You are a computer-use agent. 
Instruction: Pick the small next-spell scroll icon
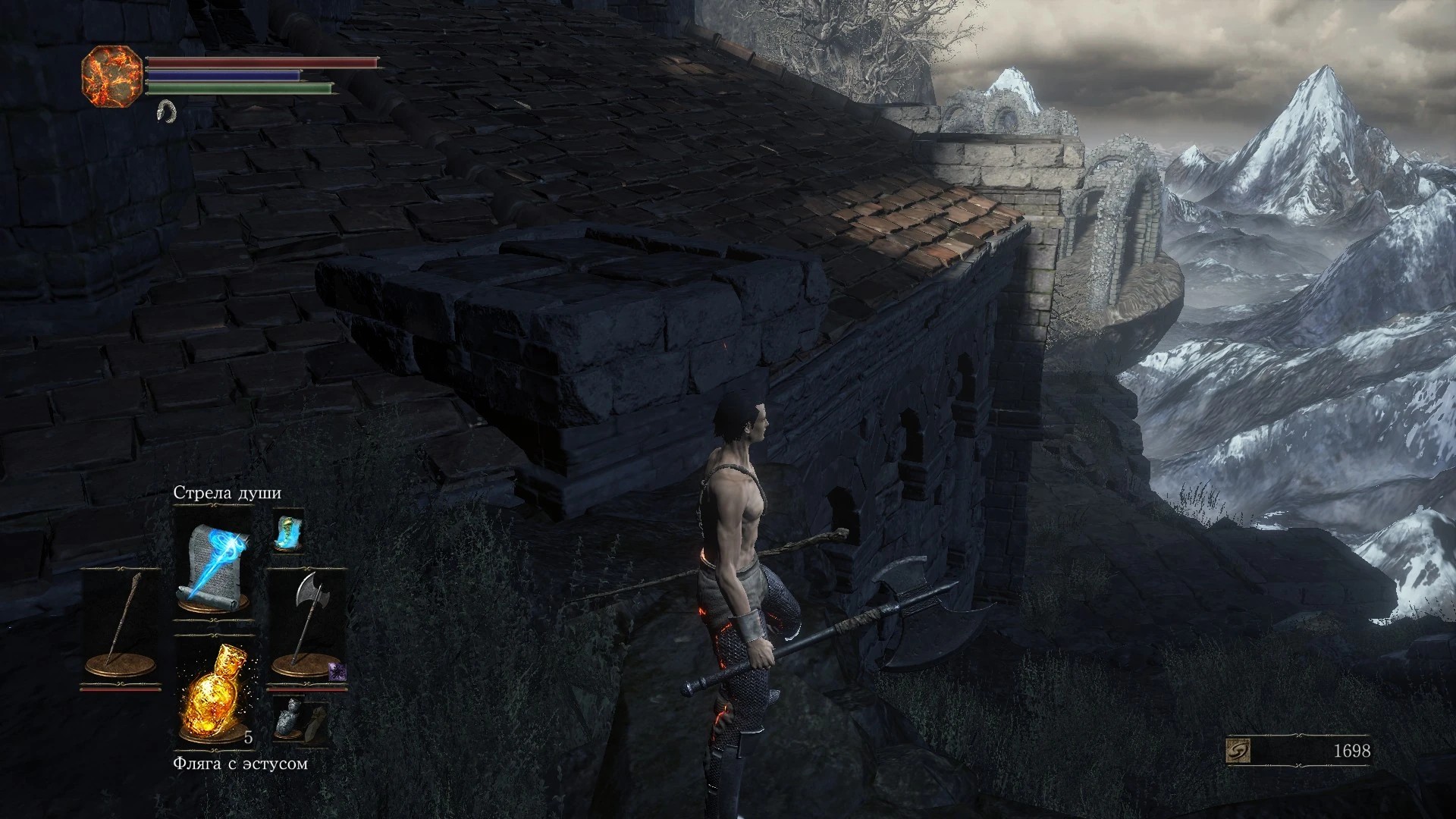point(288,530)
